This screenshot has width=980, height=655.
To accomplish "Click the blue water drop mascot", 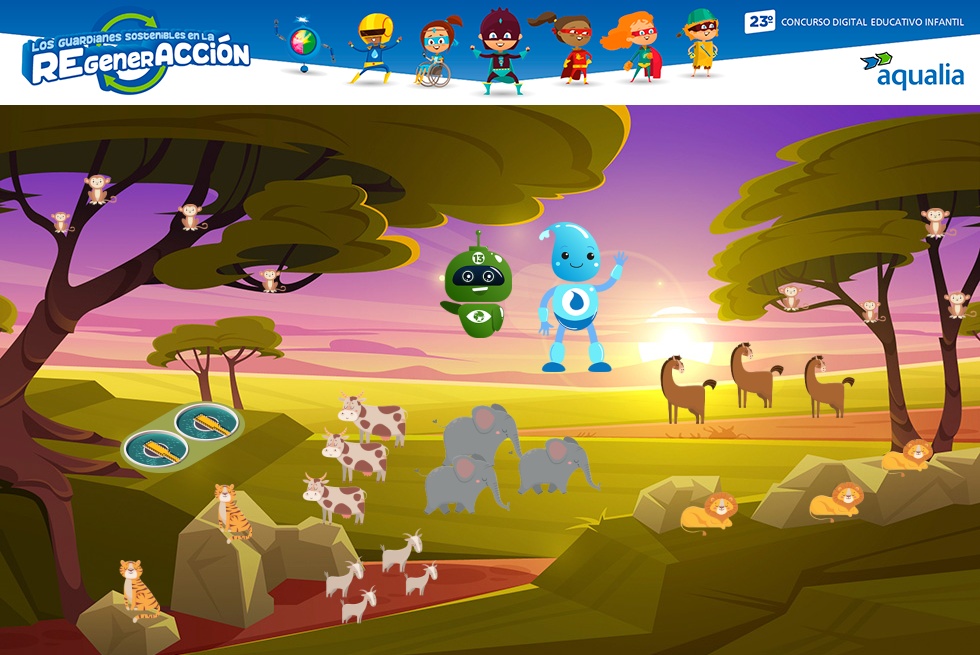I will click(x=575, y=297).
